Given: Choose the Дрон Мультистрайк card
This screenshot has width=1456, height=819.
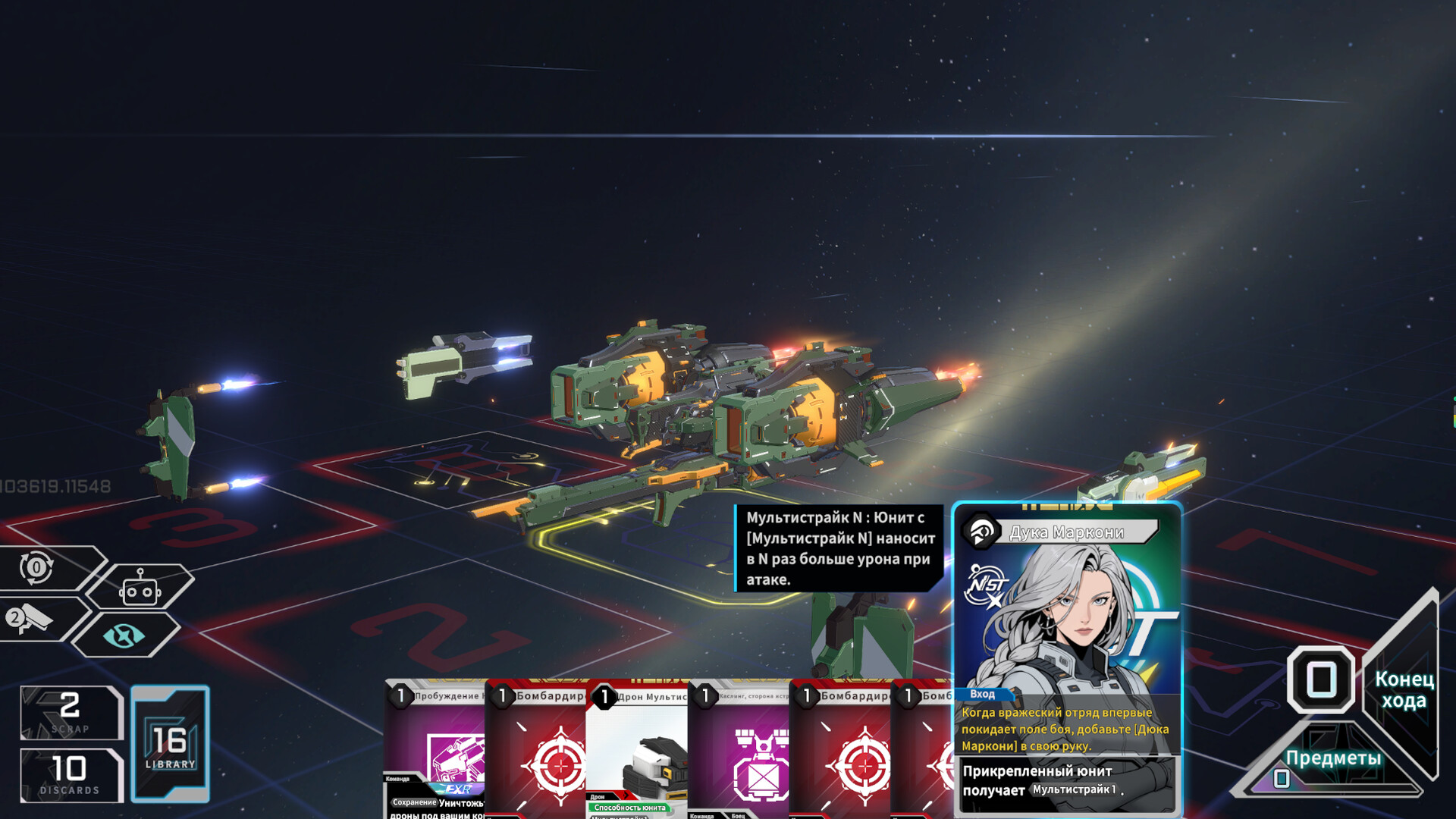Looking at the screenshot, I should (x=637, y=751).
